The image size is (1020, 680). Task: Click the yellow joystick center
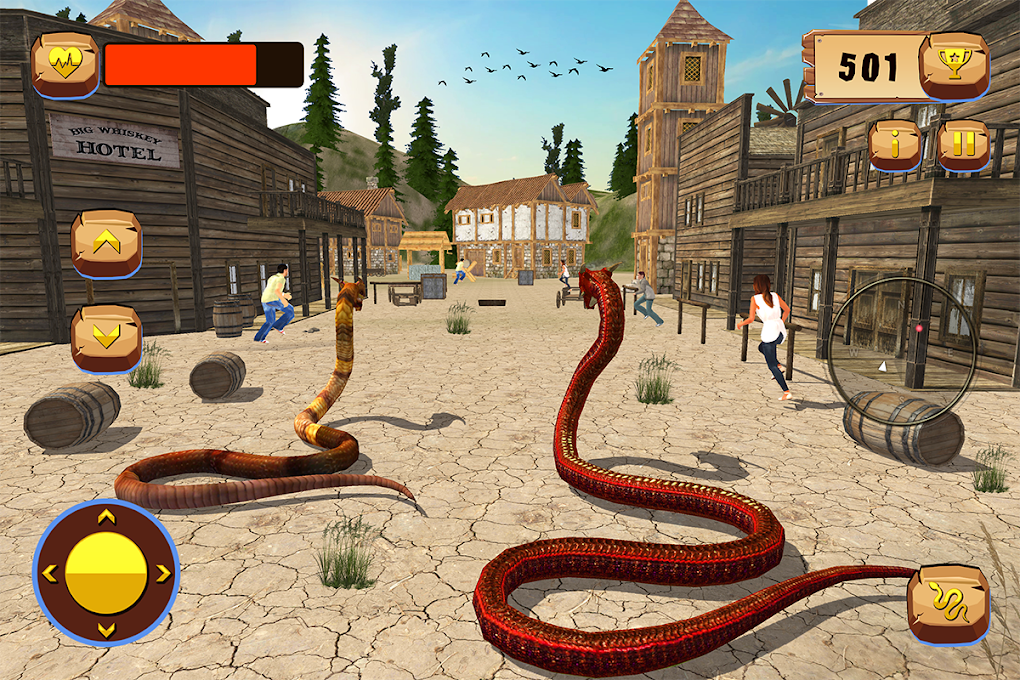[x=106, y=573]
